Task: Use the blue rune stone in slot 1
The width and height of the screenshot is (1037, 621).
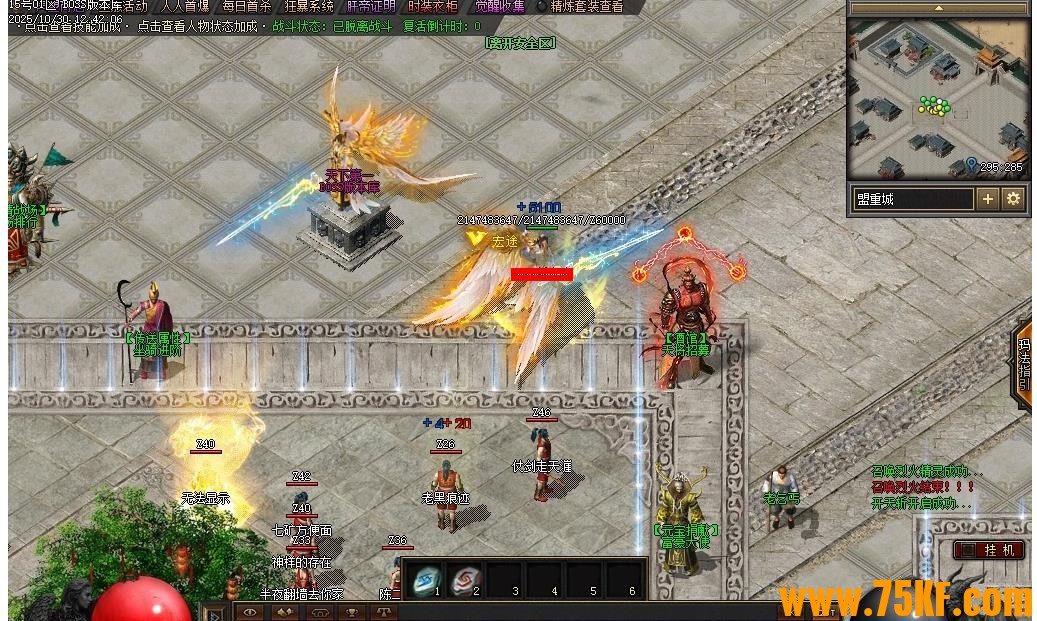Action: [426, 579]
